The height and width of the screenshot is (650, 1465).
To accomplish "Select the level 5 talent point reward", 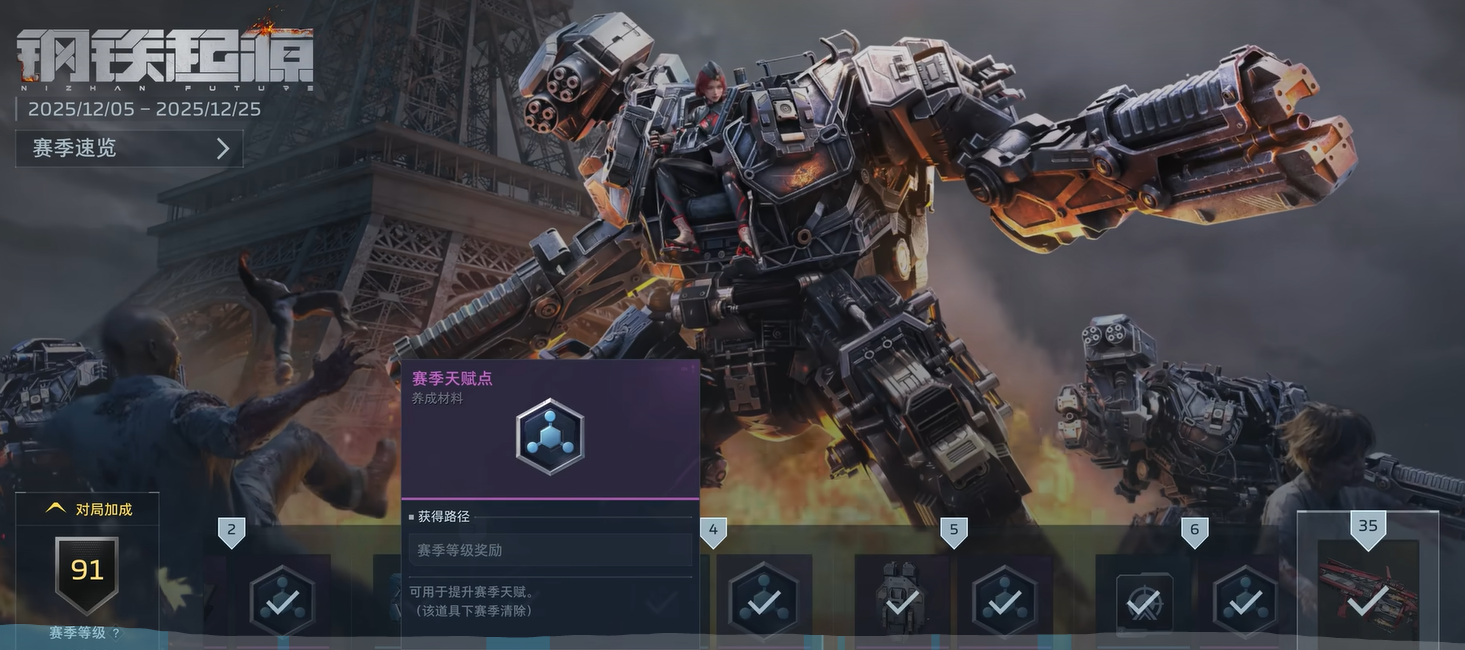I will tap(1004, 600).
